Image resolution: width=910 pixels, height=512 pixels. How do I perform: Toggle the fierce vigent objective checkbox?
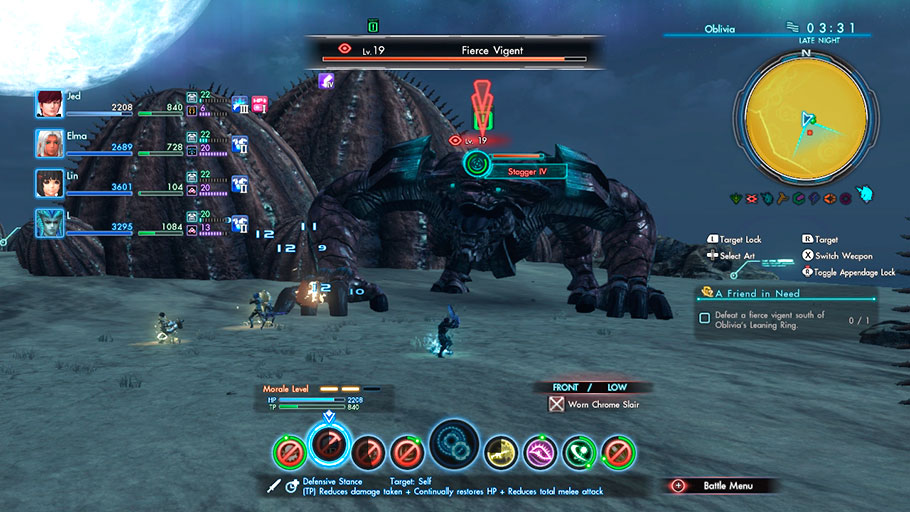[x=705, y=318]
